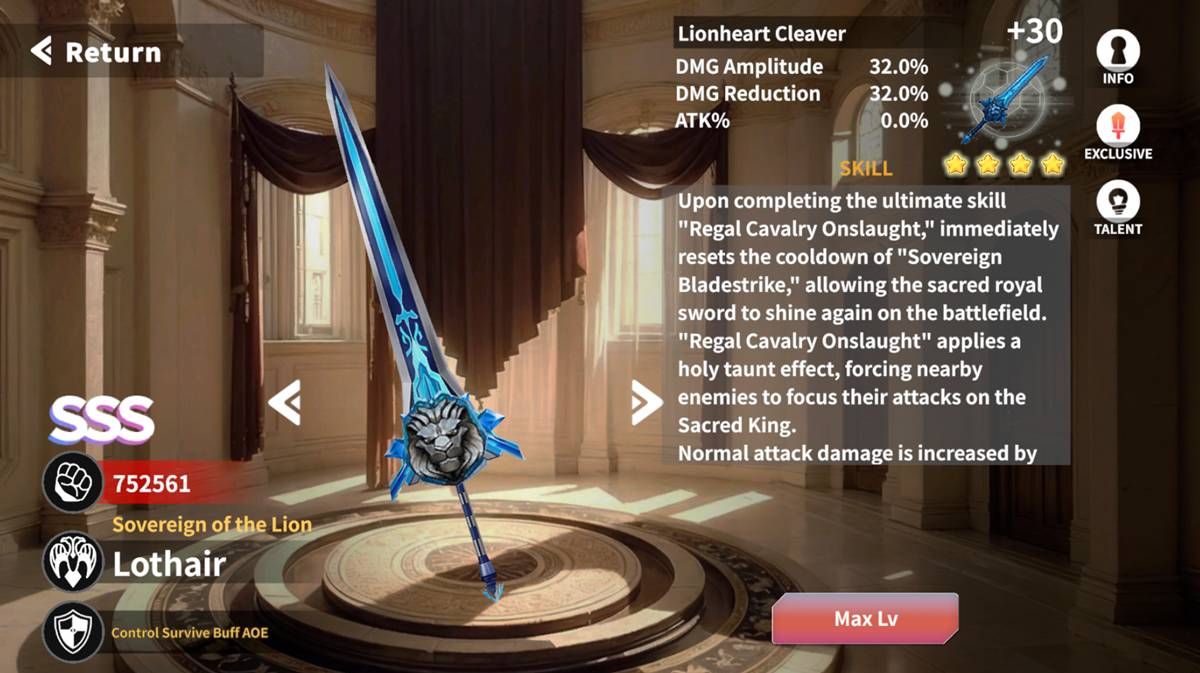Open the TALENT tab
The image size is (1200, 673).
point(1118,209)
